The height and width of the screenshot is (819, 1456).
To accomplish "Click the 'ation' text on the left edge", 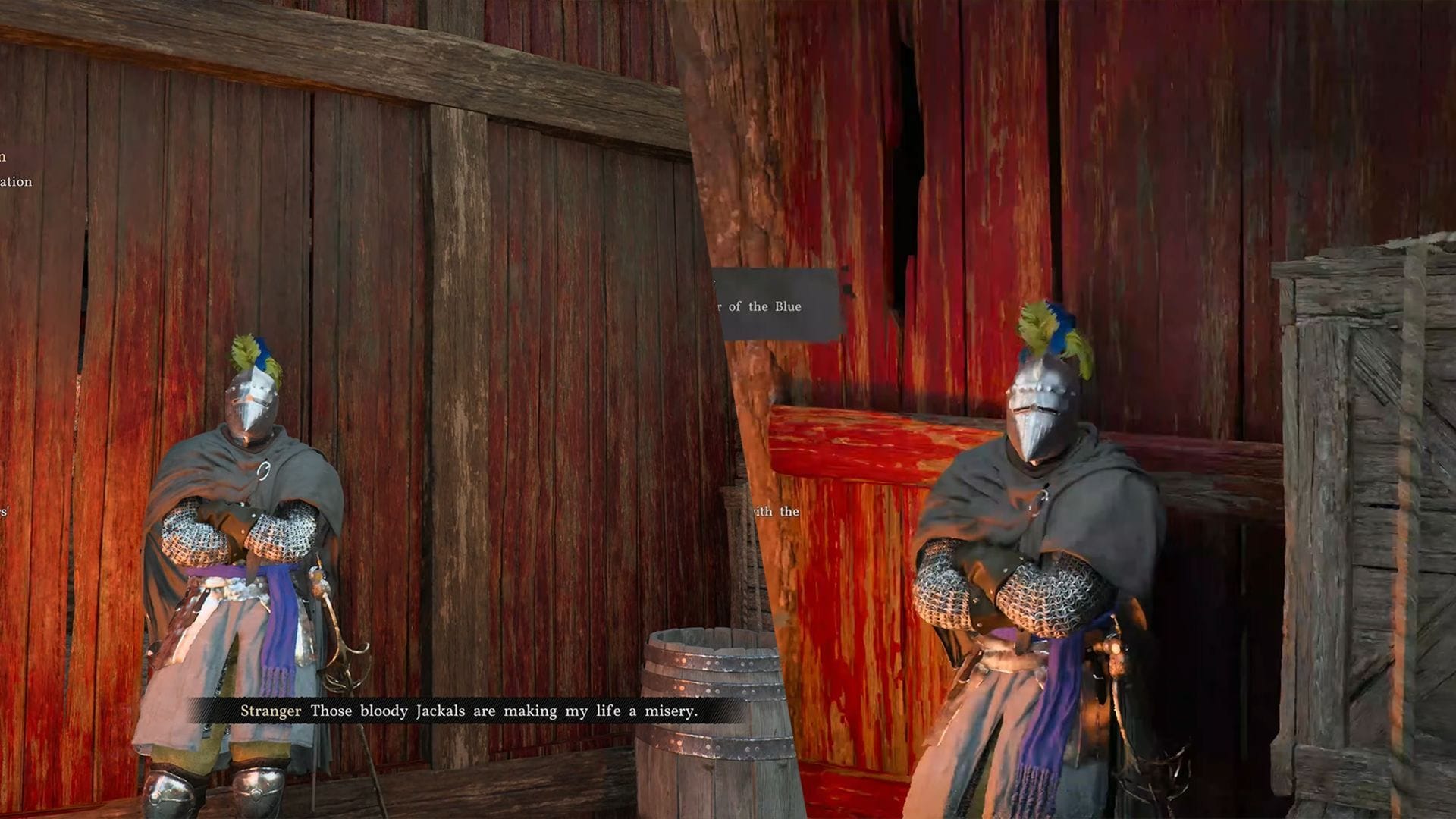I will [x=17, y=182].
